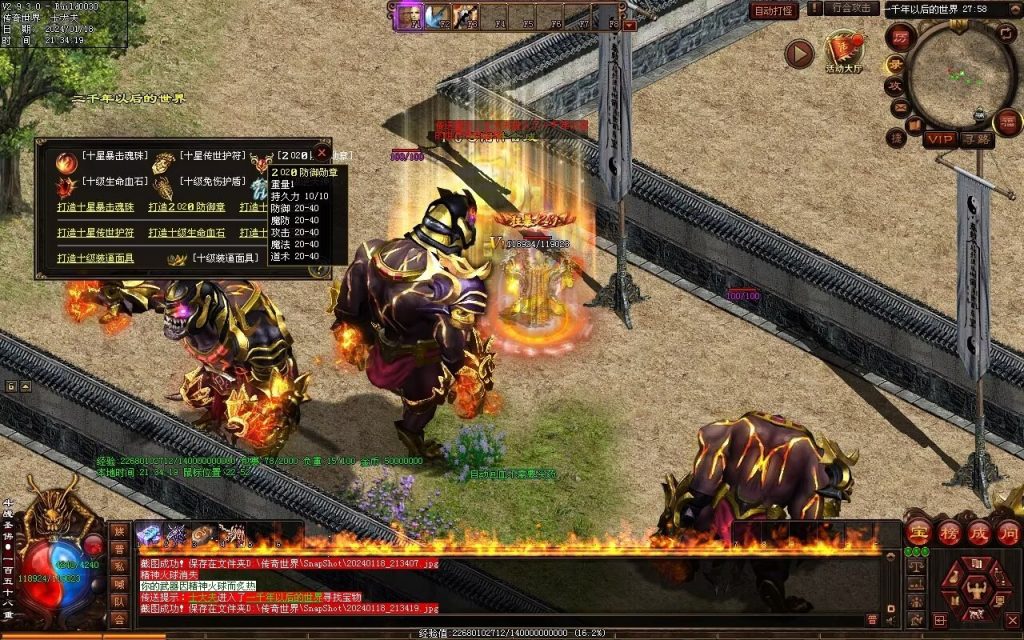Image resolution: width=1024 pixels, height=640 pixels.
Task: Select the first skill slot in top hotbar
Action: click(409, 16)
